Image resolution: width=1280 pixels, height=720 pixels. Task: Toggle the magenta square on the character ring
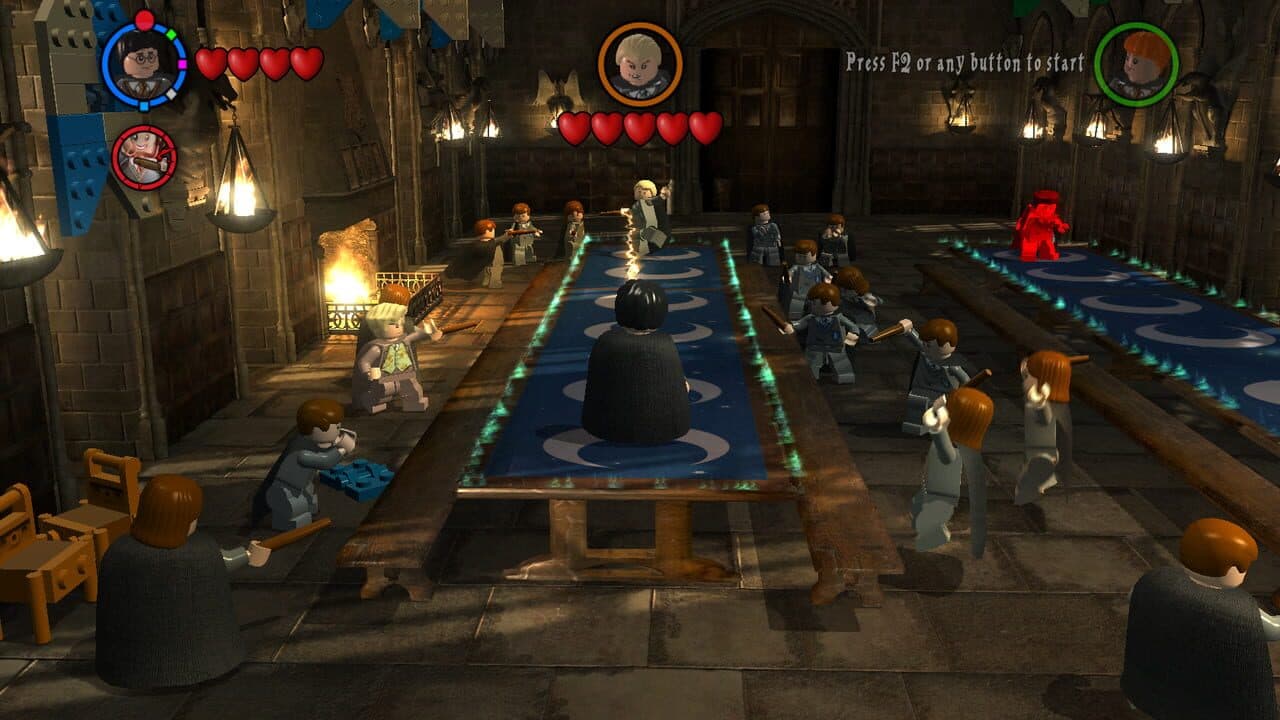[182, 63]
